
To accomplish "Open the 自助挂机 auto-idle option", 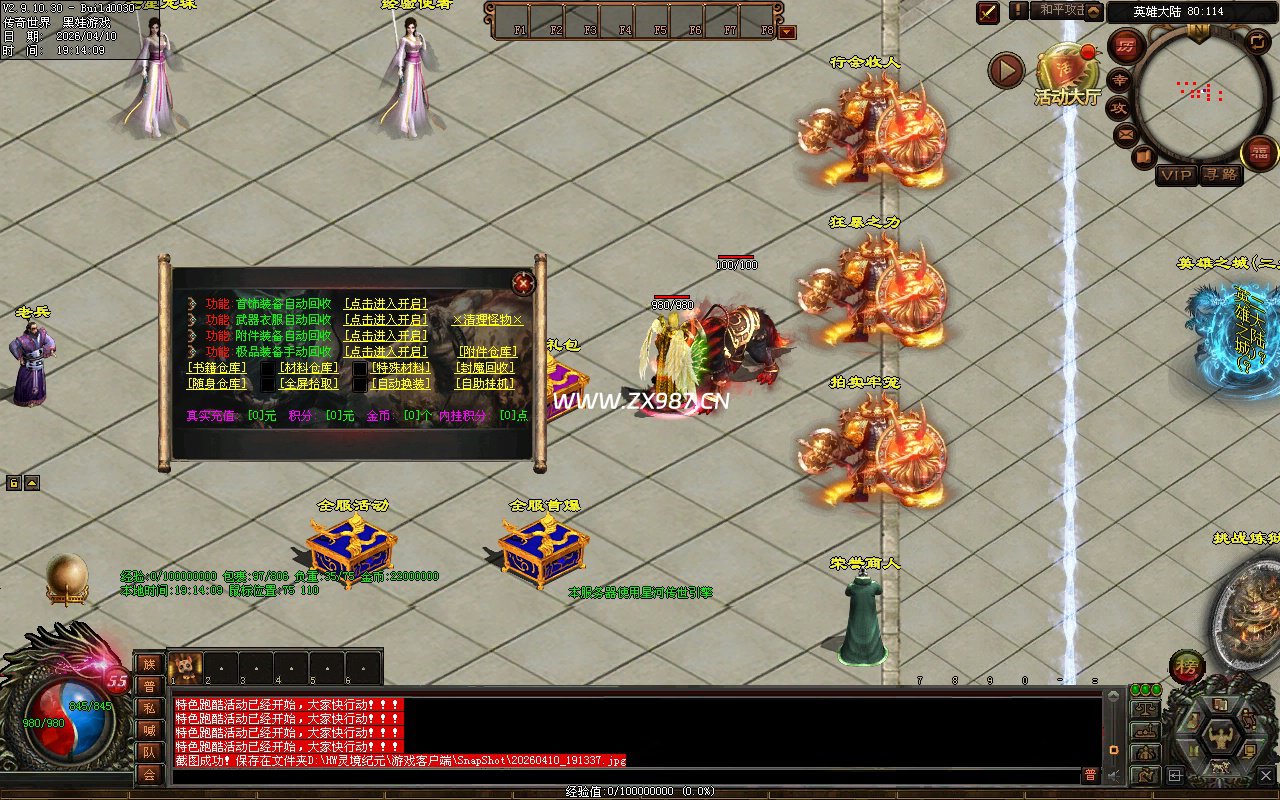I will (487, 384).
